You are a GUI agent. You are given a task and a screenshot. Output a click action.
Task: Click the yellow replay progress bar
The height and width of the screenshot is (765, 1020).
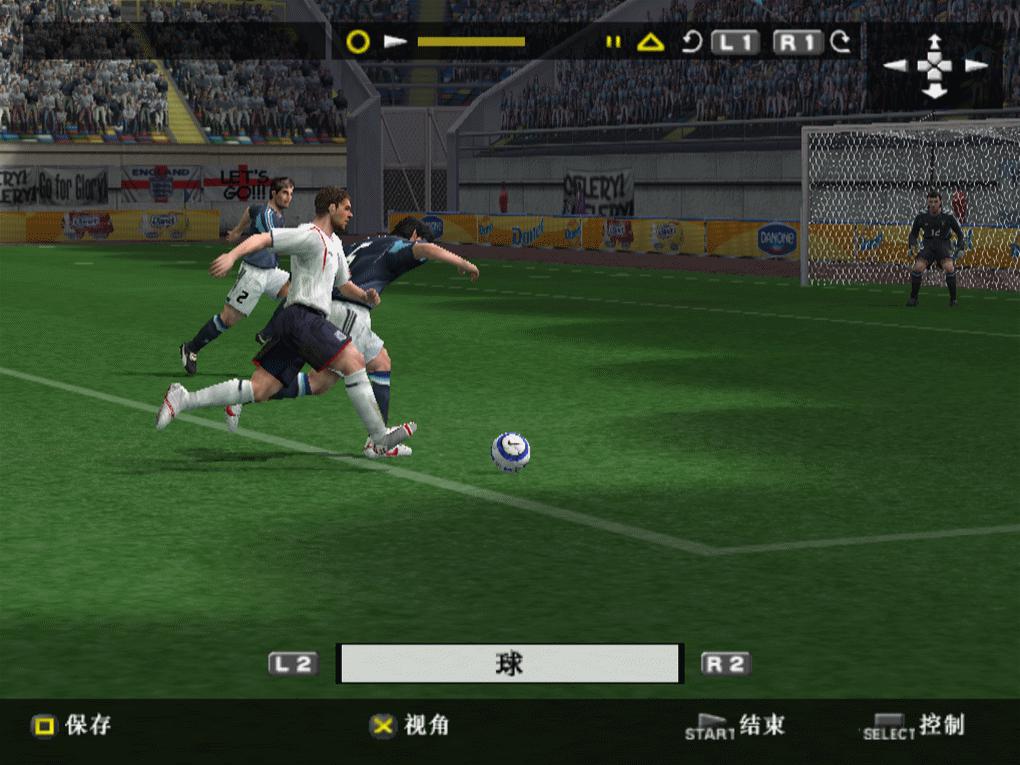(471, 42)
